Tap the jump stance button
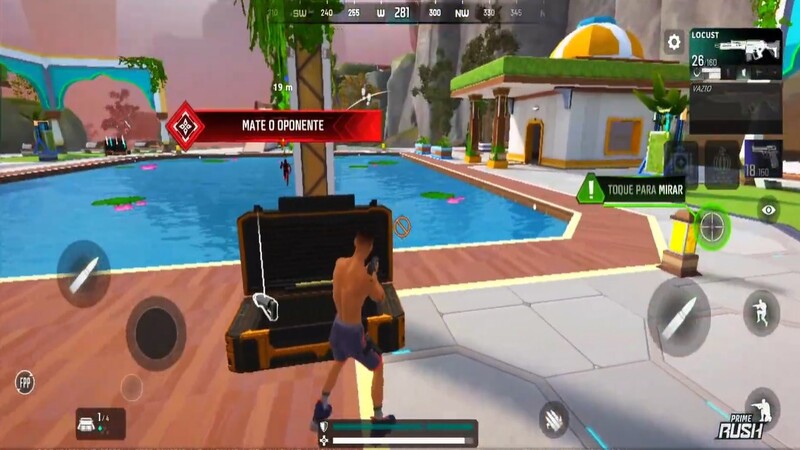Viewport: 800px width, 450px height. (x=762, y=312)
